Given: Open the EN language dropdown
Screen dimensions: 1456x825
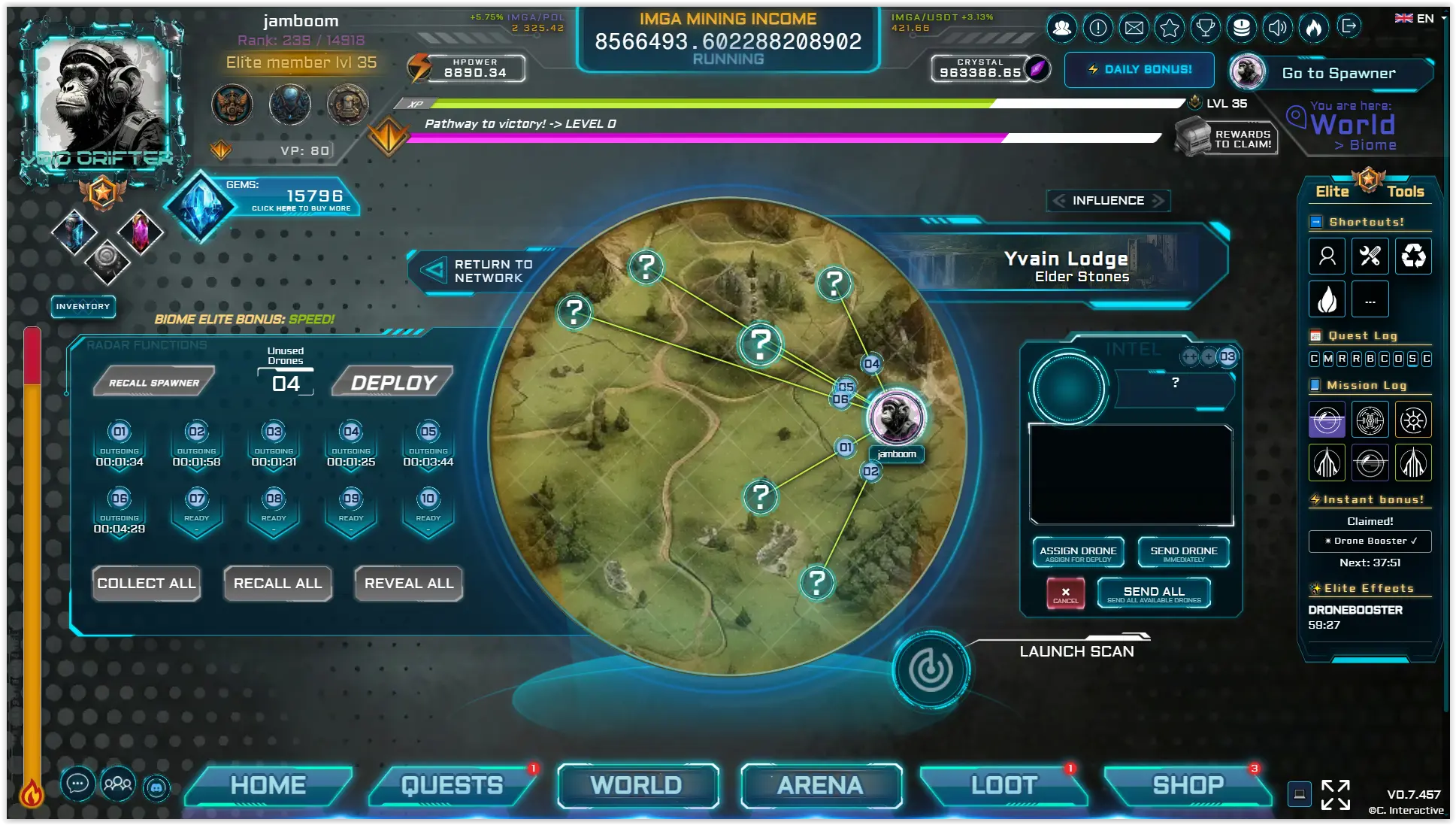Looking at the screenshot, I should 1423,17.
